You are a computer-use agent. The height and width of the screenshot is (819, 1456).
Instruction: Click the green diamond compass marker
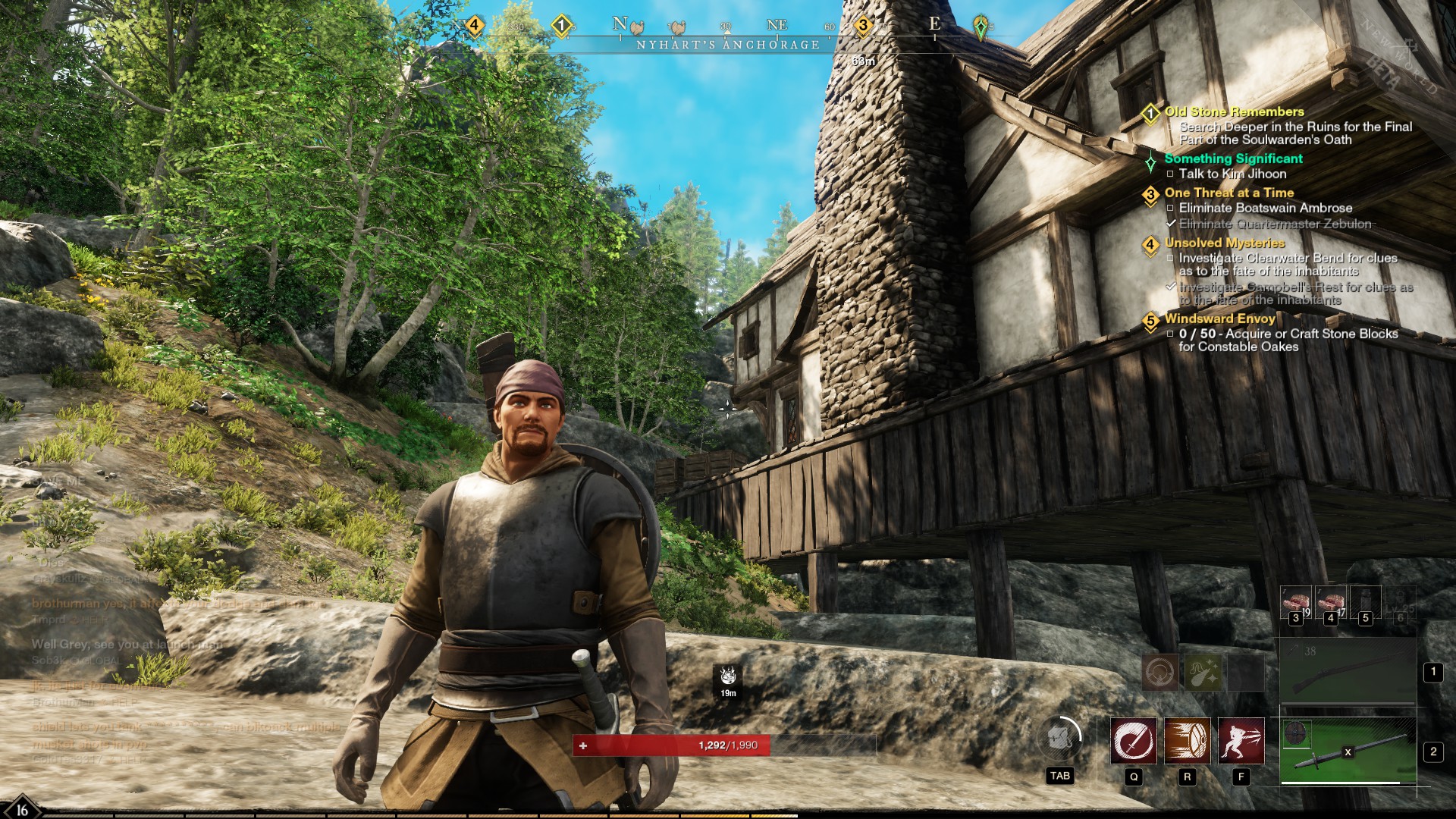click(981, 27)
